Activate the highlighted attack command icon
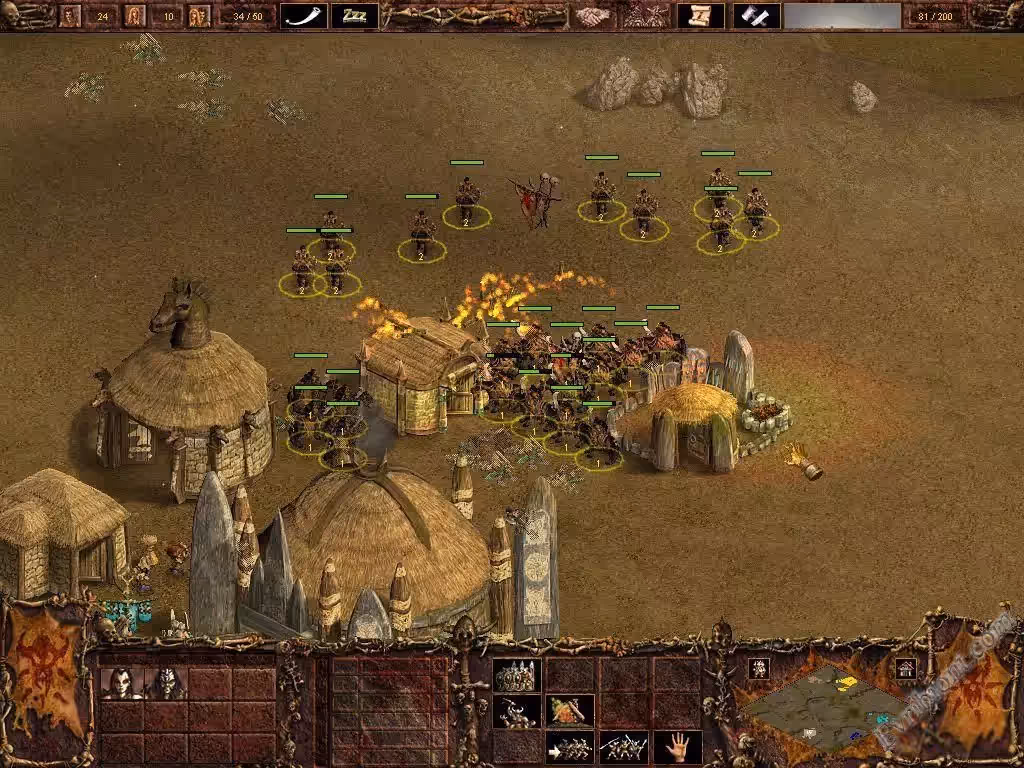Viewport: 1024px width, 768px height. [x=570, y=711]
